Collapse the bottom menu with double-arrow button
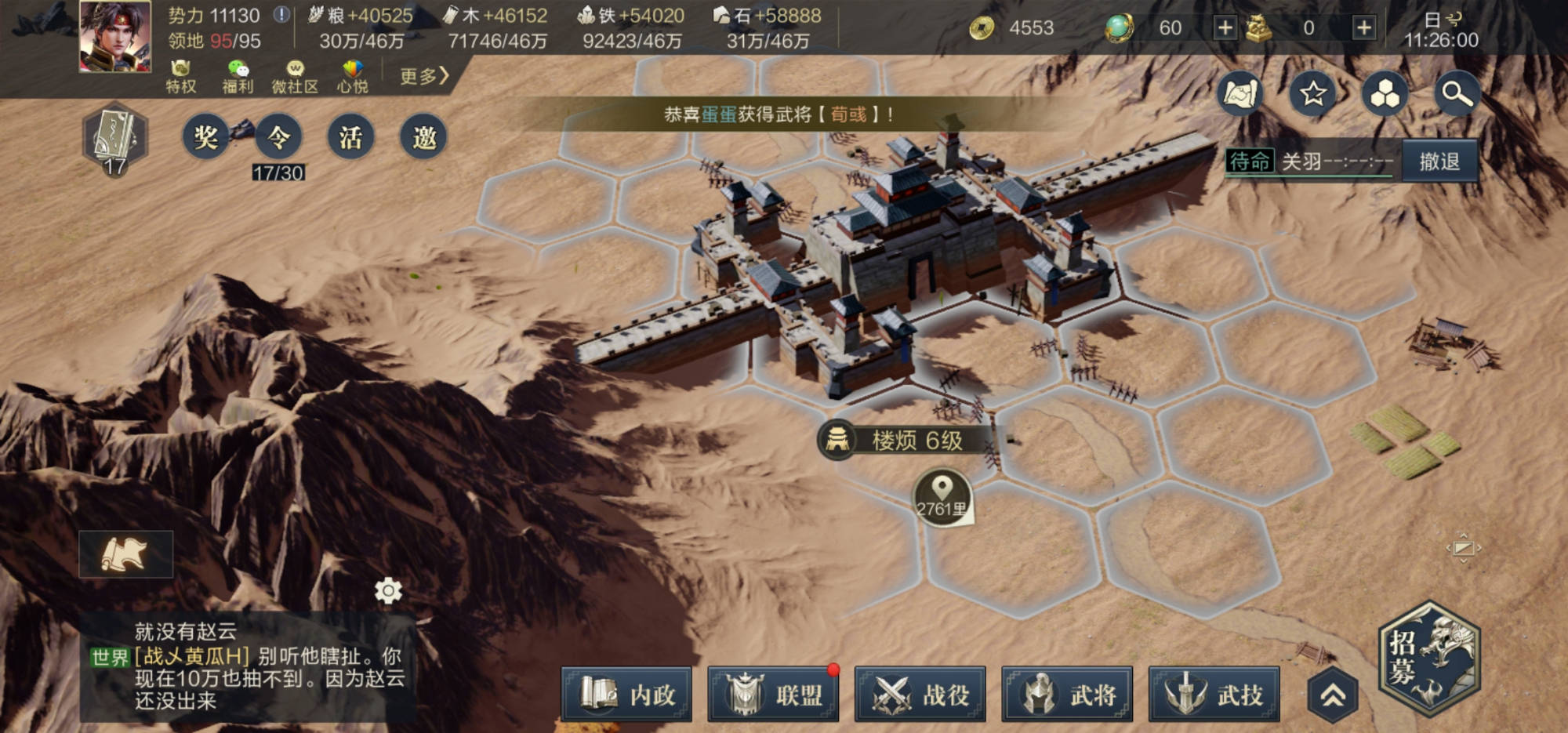Viewport: 1568px width, 733px height. tap(1333, 695)
